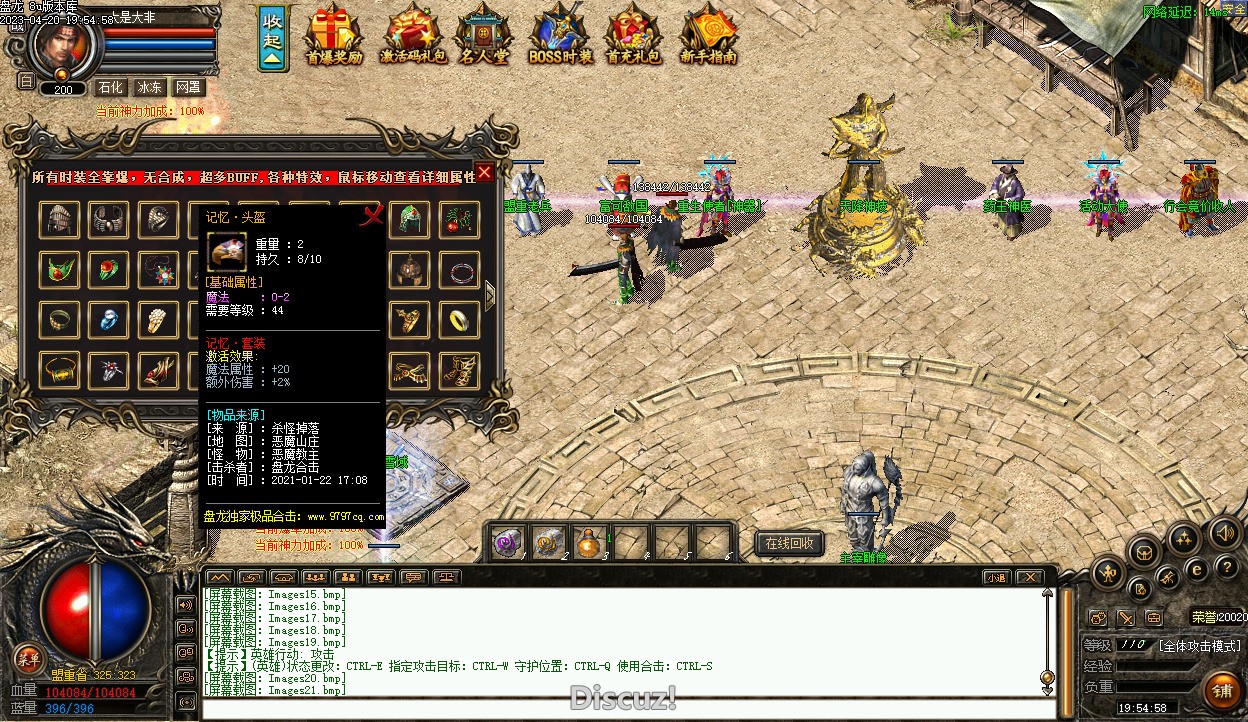Open the 名人堂 hall of fame
The width and height of the screenshot is (1248, 722).
484,35
